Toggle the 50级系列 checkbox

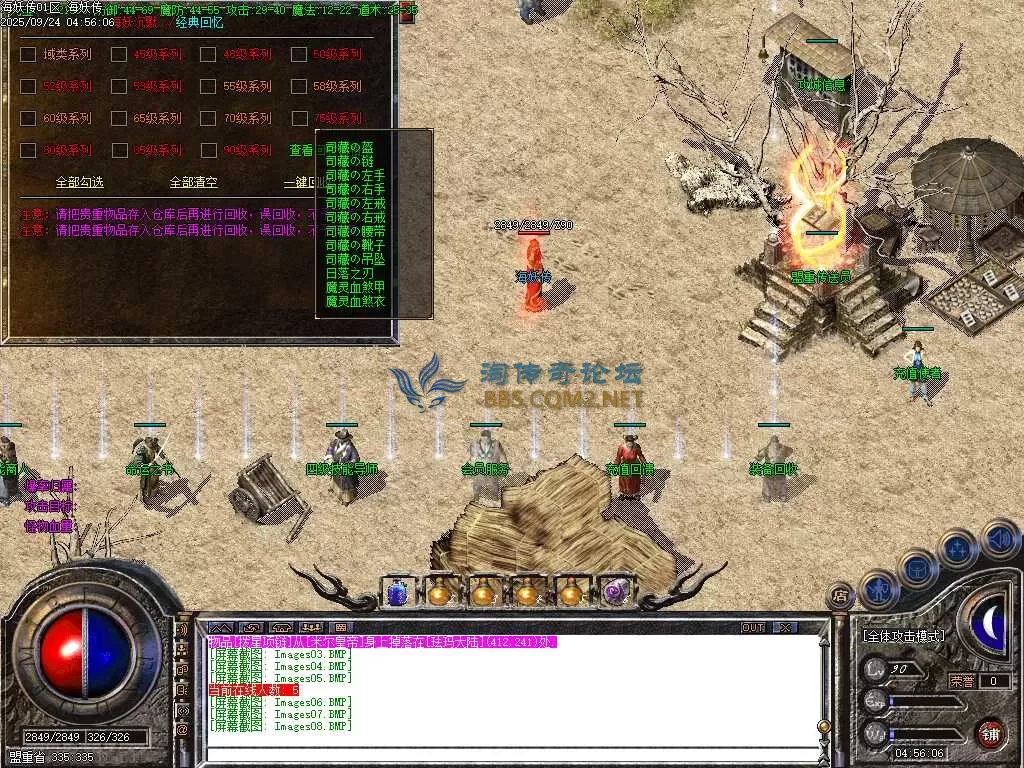(299, 55)
